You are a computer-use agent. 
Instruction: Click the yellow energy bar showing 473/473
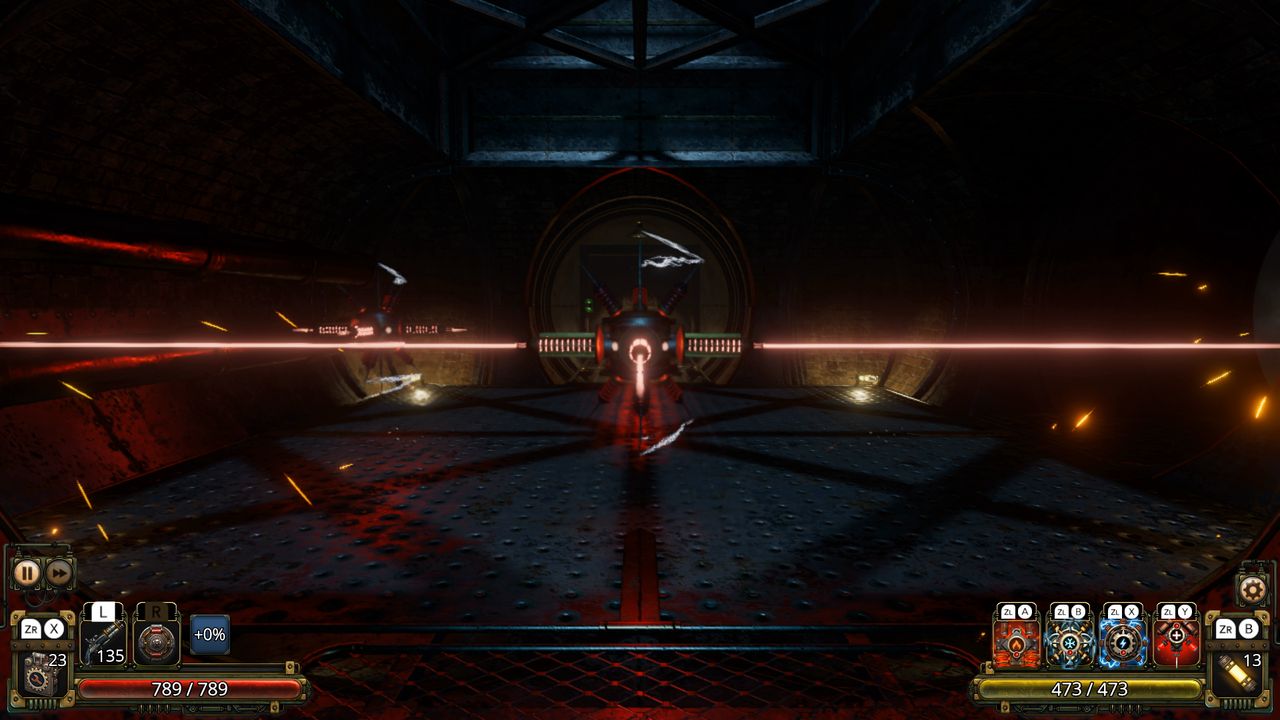pos(1091,688)
